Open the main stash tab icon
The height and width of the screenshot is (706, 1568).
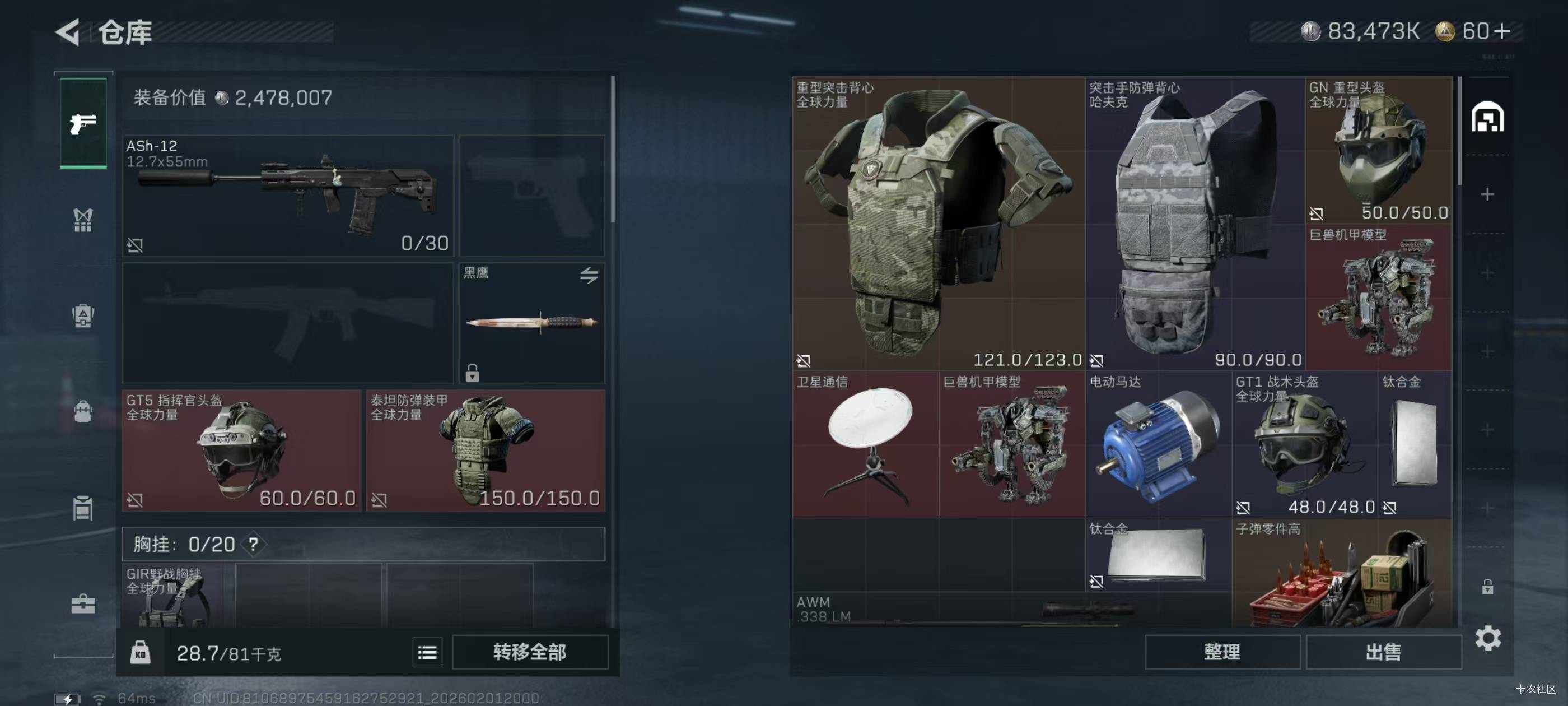(x=1487, y=117)
